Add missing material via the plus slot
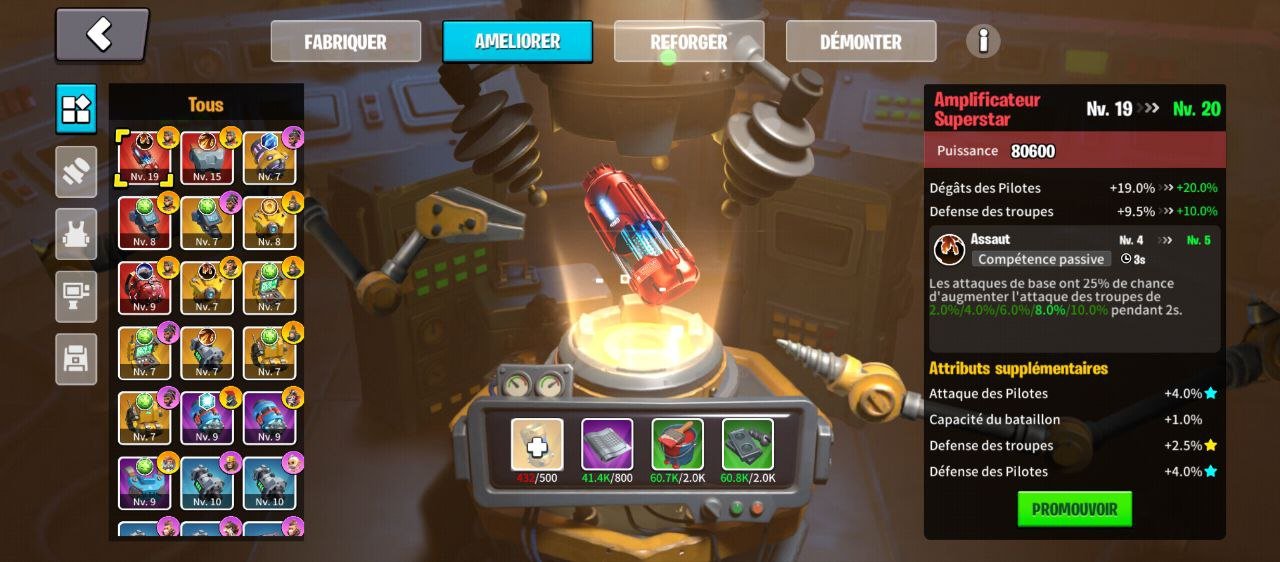This screenshot has height=562, width=1280. (x=537, y=445)
